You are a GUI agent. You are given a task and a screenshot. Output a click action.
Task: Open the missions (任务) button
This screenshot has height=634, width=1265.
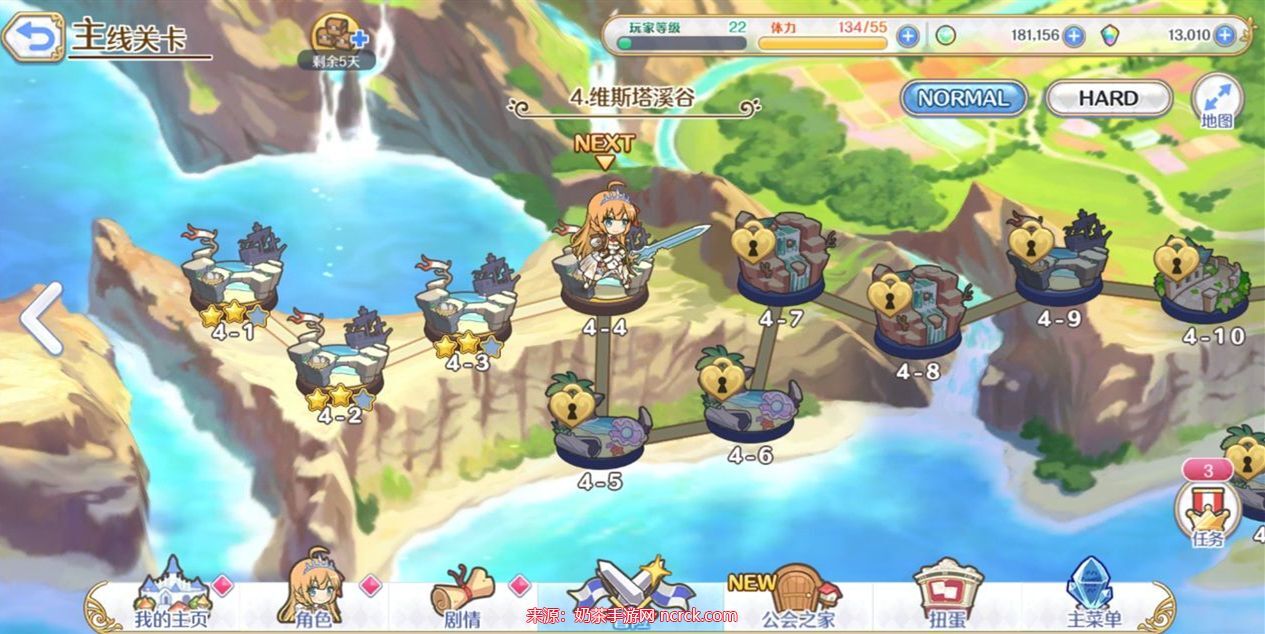click(x=1208, y=512)
